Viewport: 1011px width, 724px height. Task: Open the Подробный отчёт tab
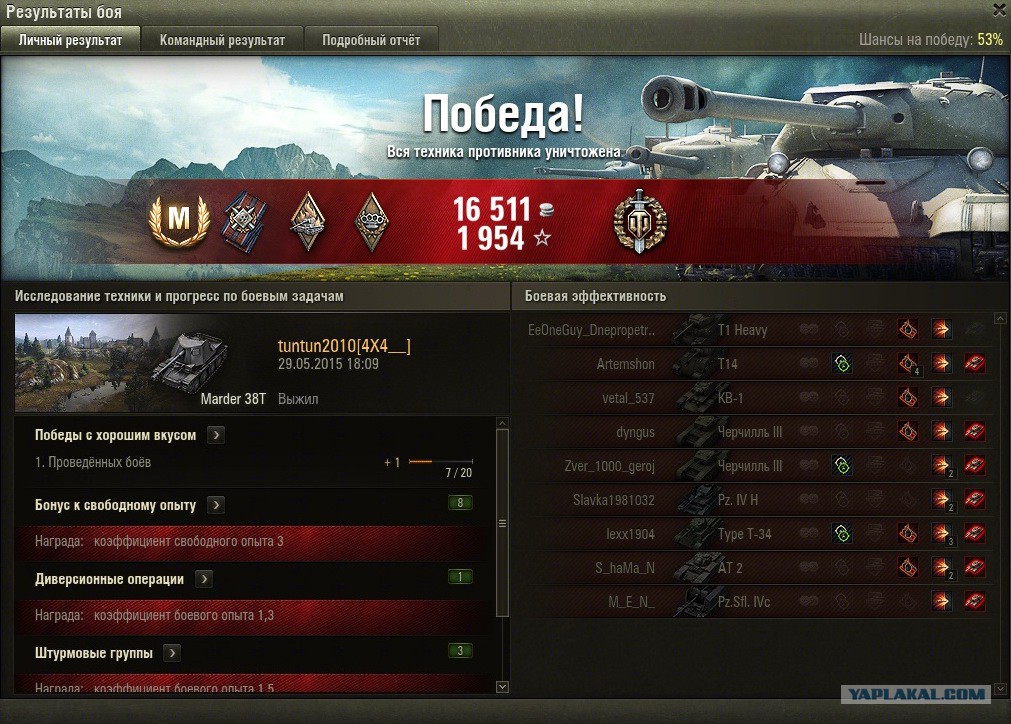371,40
